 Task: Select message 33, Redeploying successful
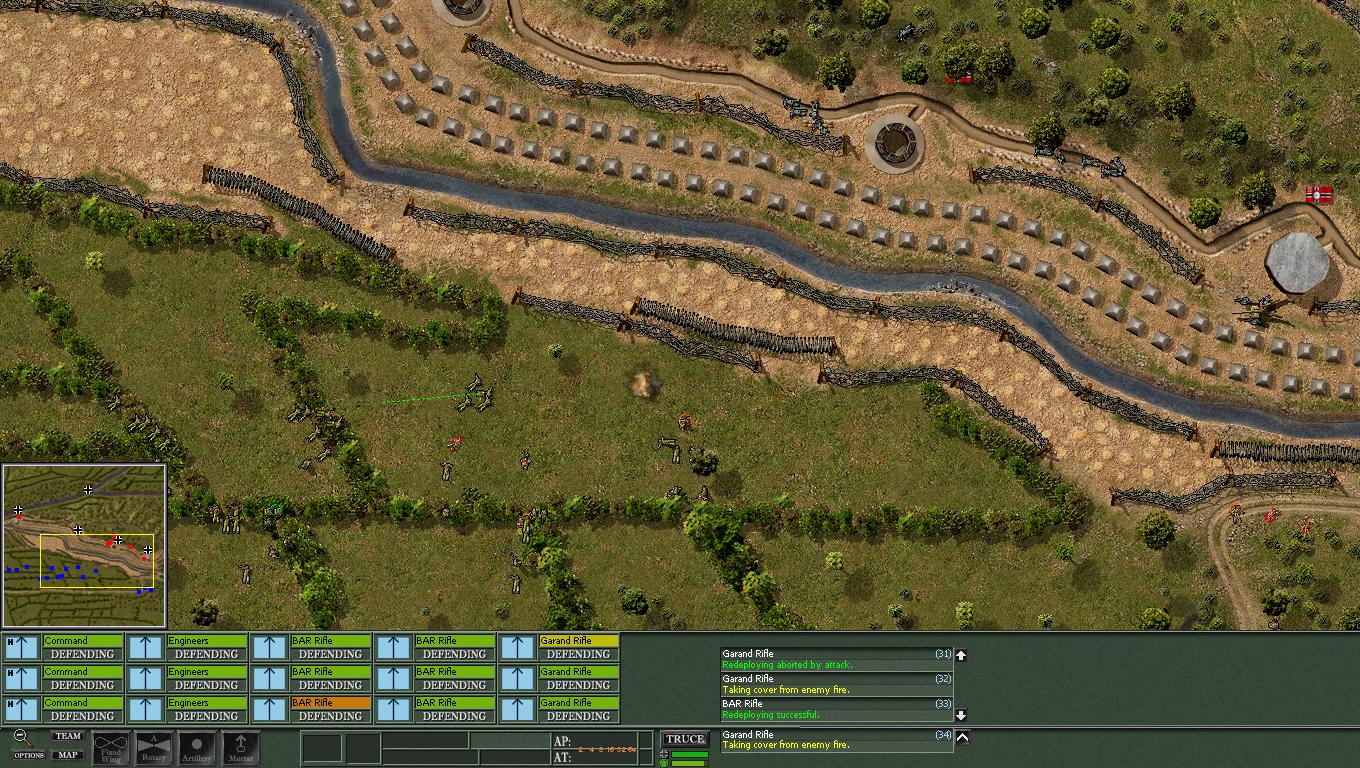coord(836,709)
